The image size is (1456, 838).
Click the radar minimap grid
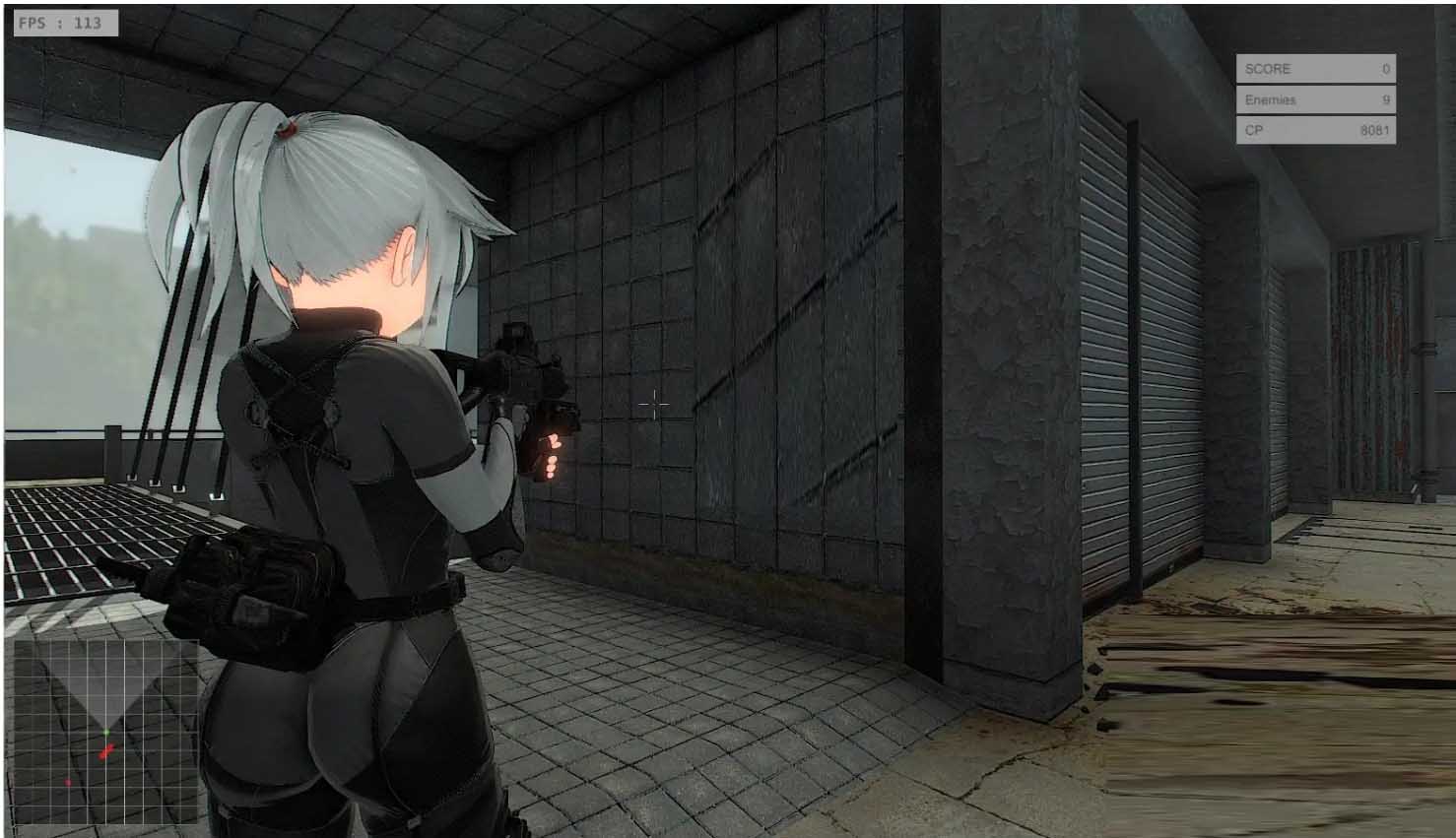click(x=106, y=731)
